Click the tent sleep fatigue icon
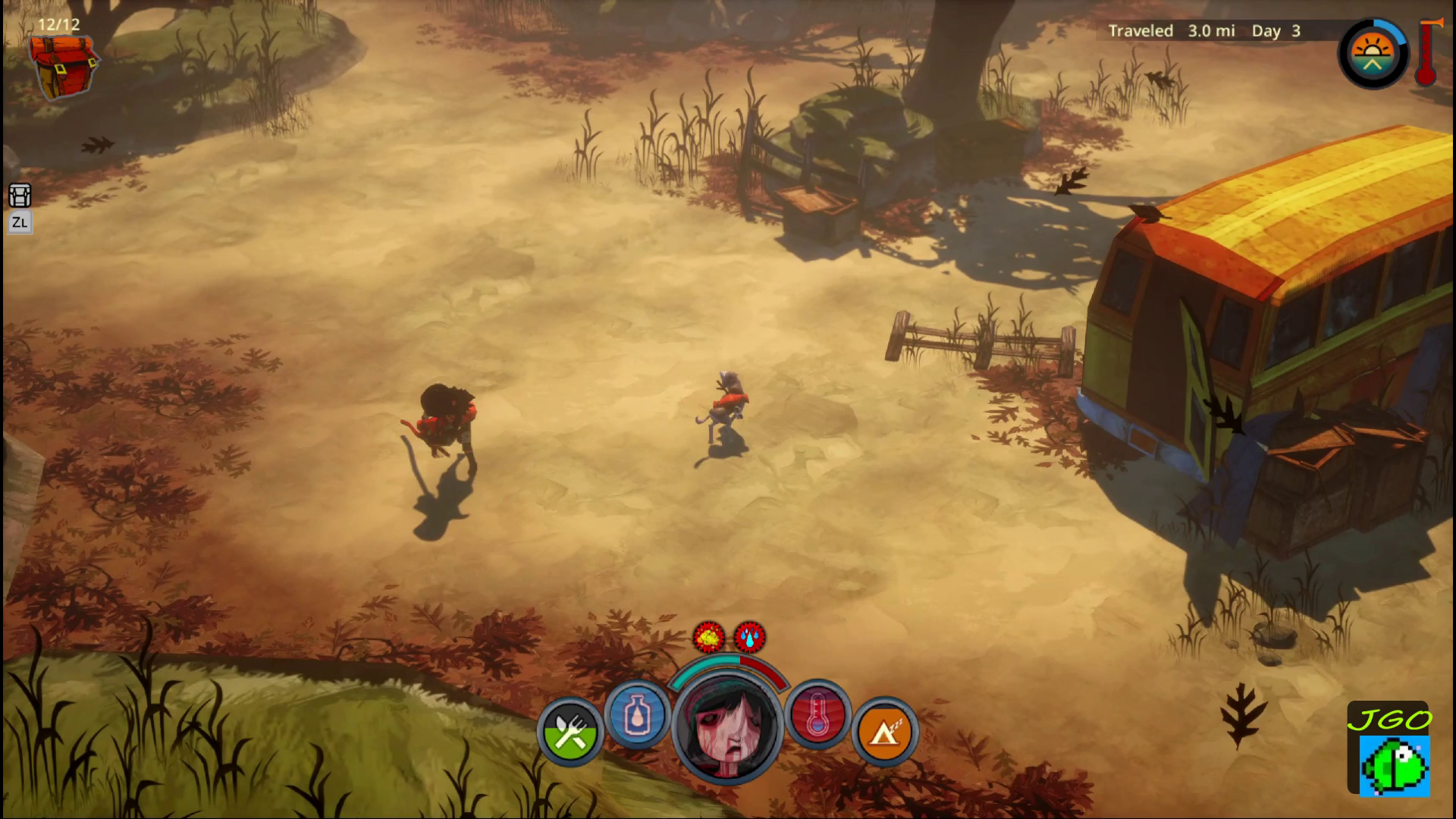The image size is (1456, 819). click(x=884, y=732)
